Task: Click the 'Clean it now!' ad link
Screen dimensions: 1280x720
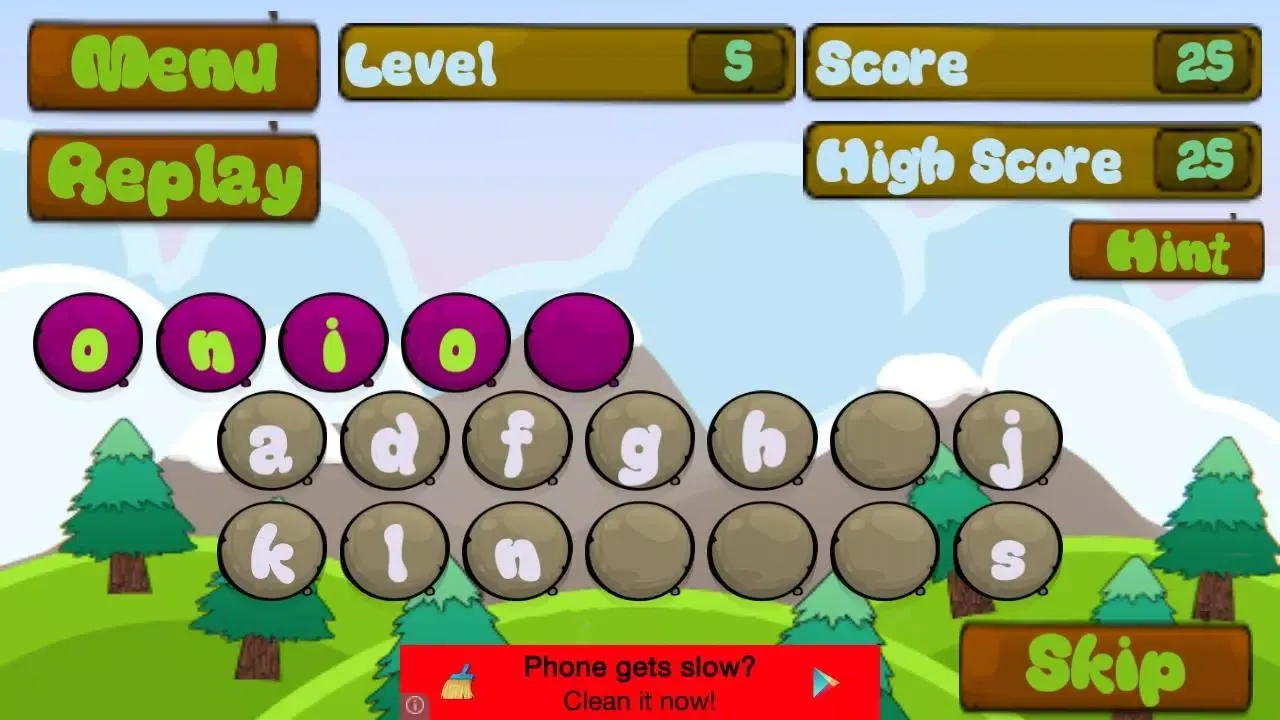Action: [x=639, y=701]
